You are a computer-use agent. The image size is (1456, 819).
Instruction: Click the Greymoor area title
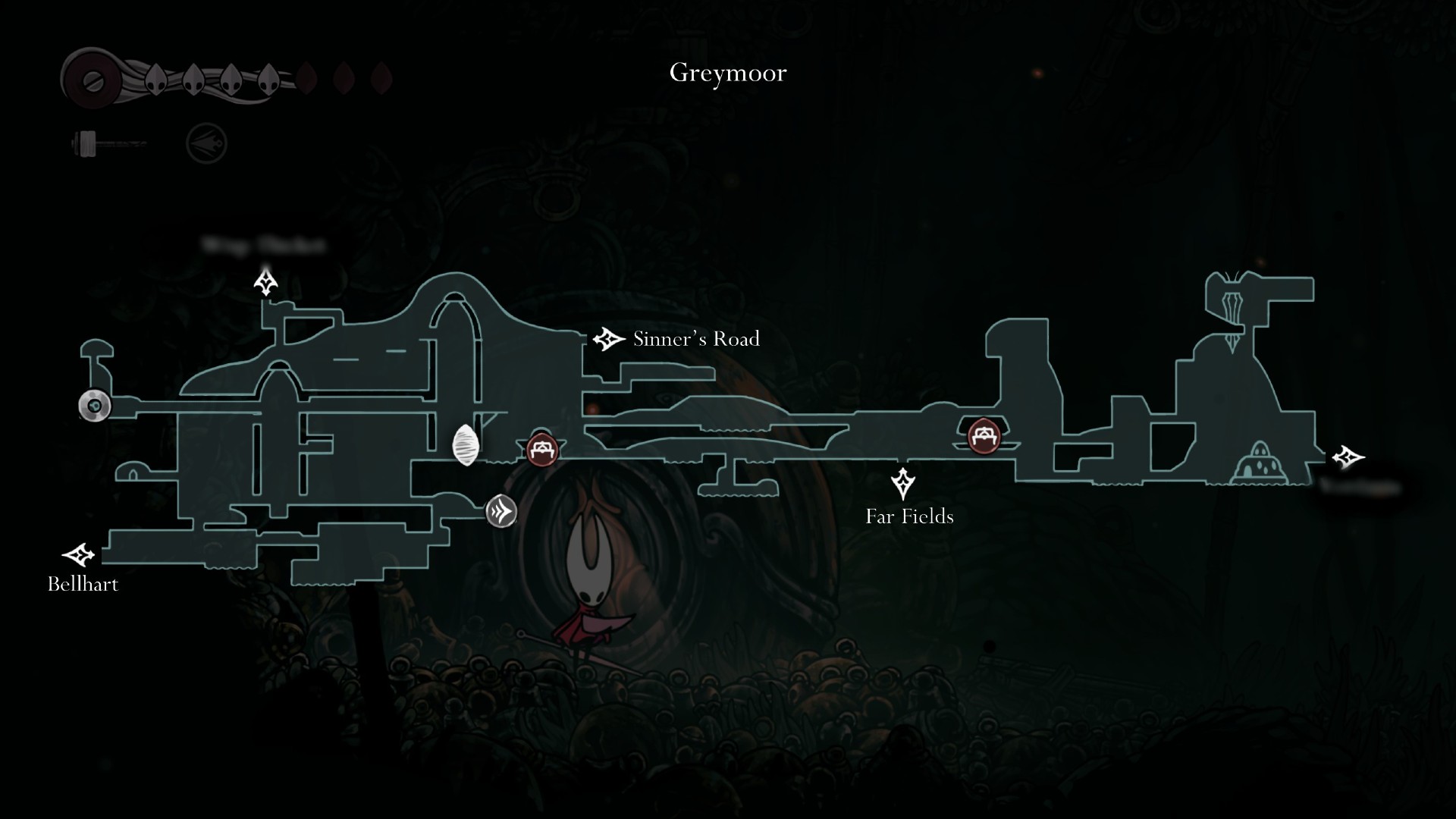(x=726, y=73)
